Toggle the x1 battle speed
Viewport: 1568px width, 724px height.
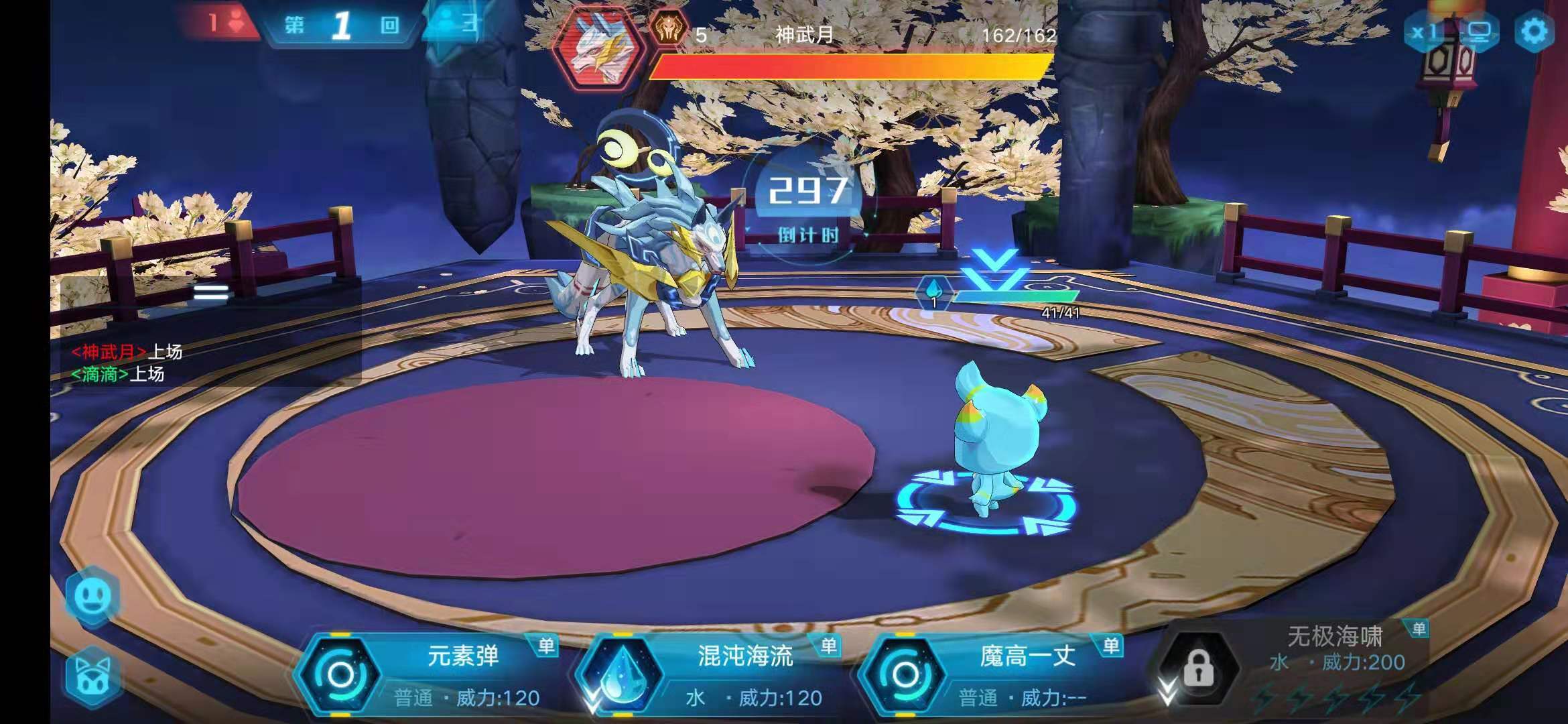tap(1424, 32)
